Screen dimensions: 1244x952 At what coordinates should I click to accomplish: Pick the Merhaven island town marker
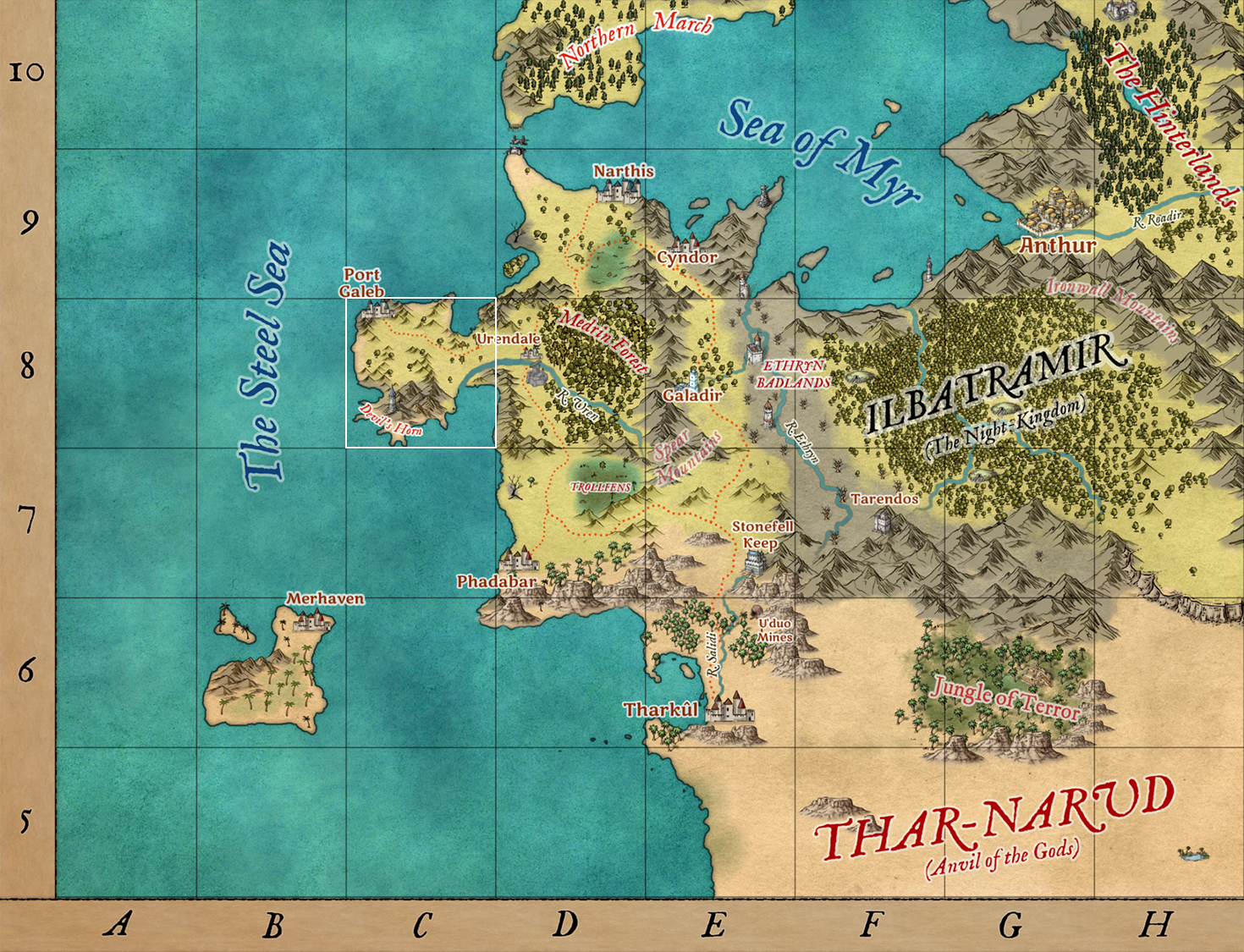[311, 621]
